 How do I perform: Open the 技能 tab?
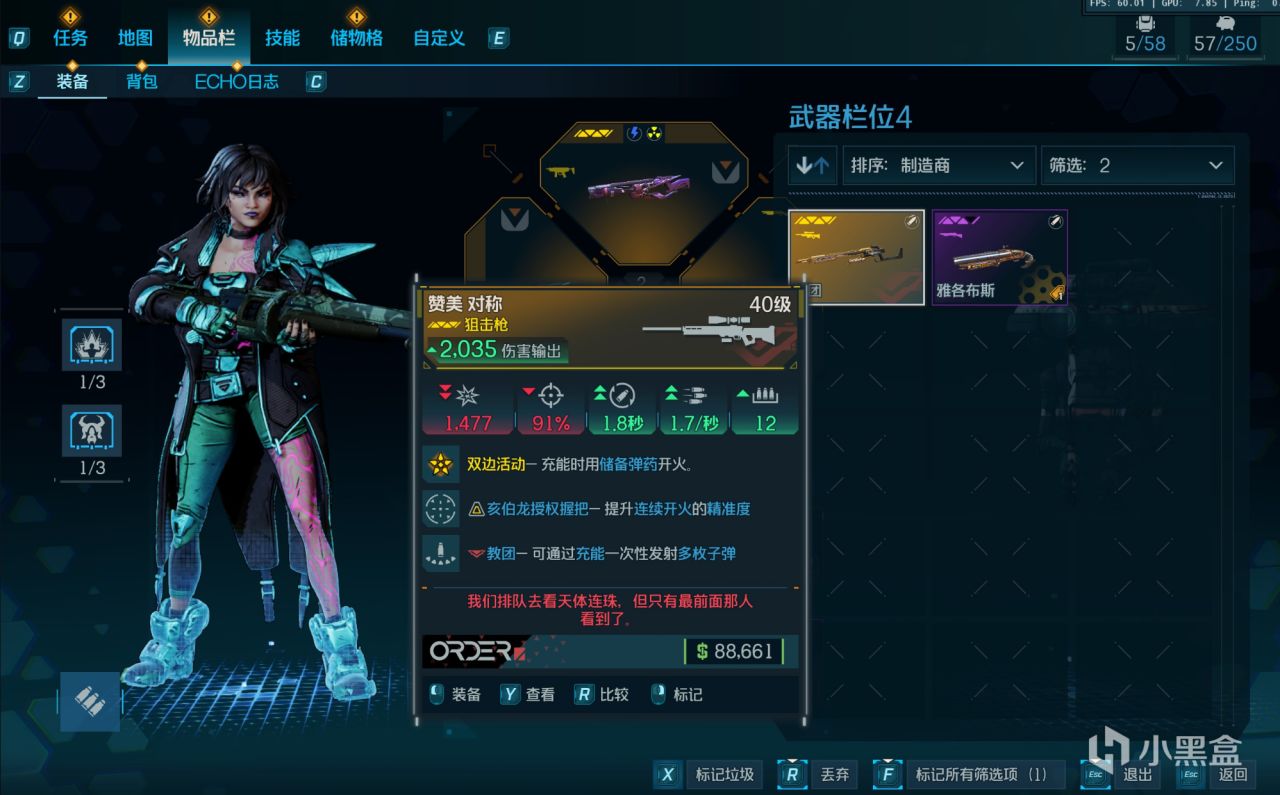[x=282, y=38]
